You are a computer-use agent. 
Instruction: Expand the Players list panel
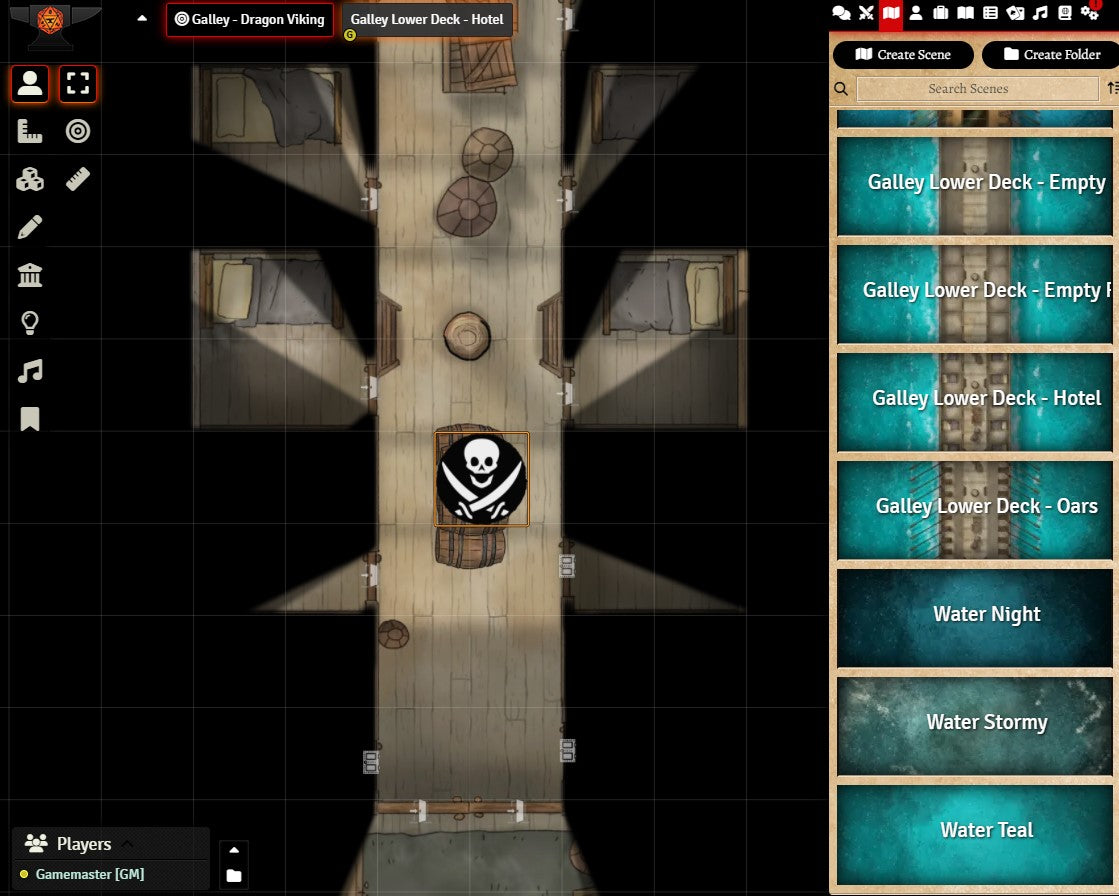127,844
